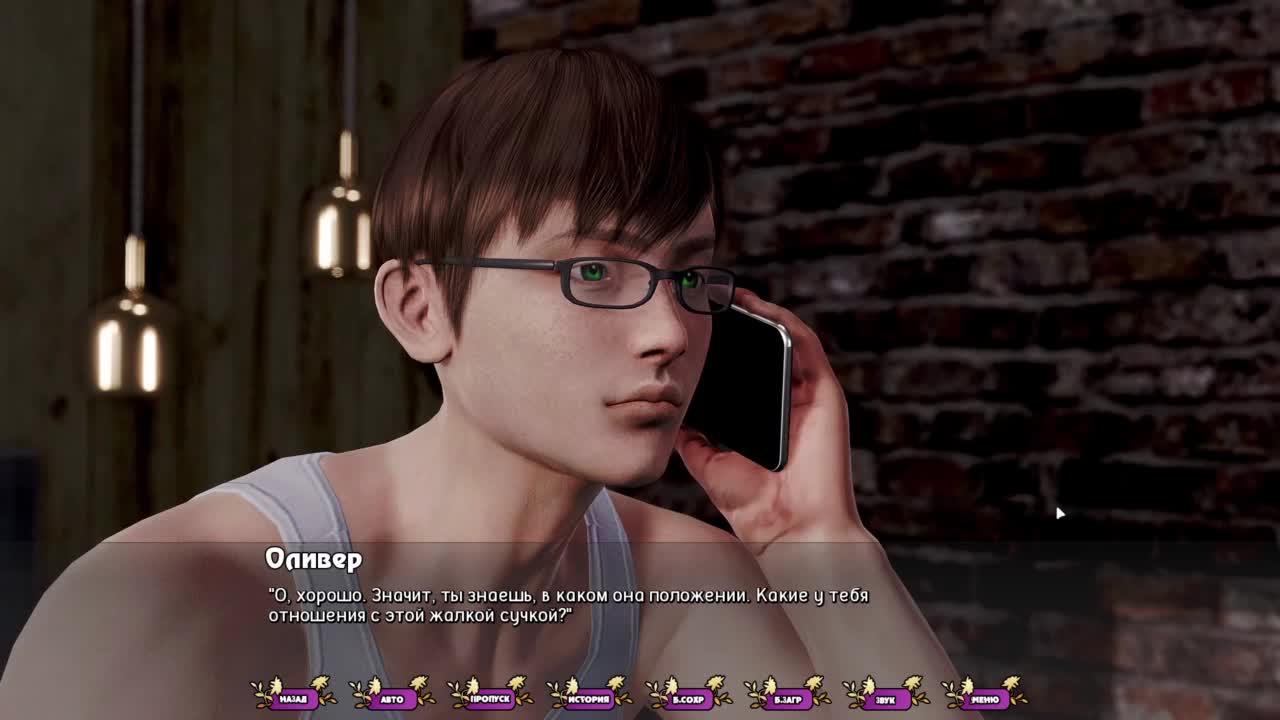Advance Оливер's dialogue text
This screenshot has height=720, width=1280.
[x=640, y=605]
